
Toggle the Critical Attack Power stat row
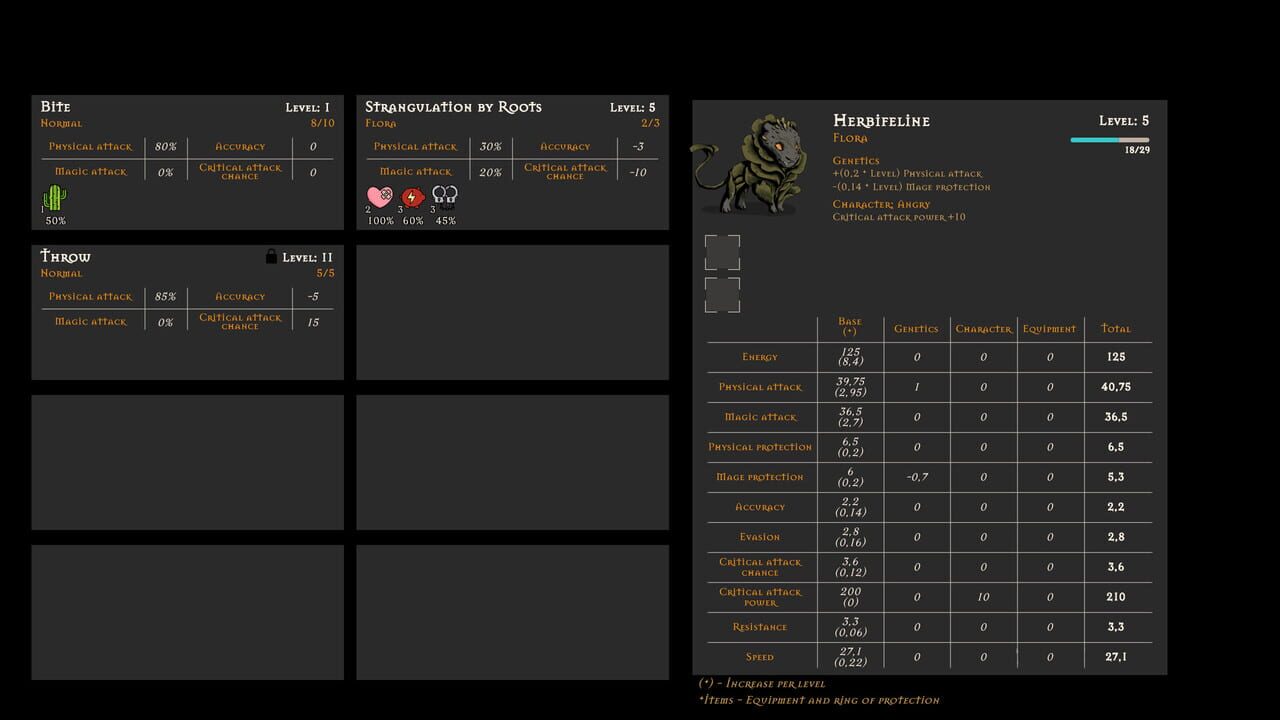click(760, 597)
